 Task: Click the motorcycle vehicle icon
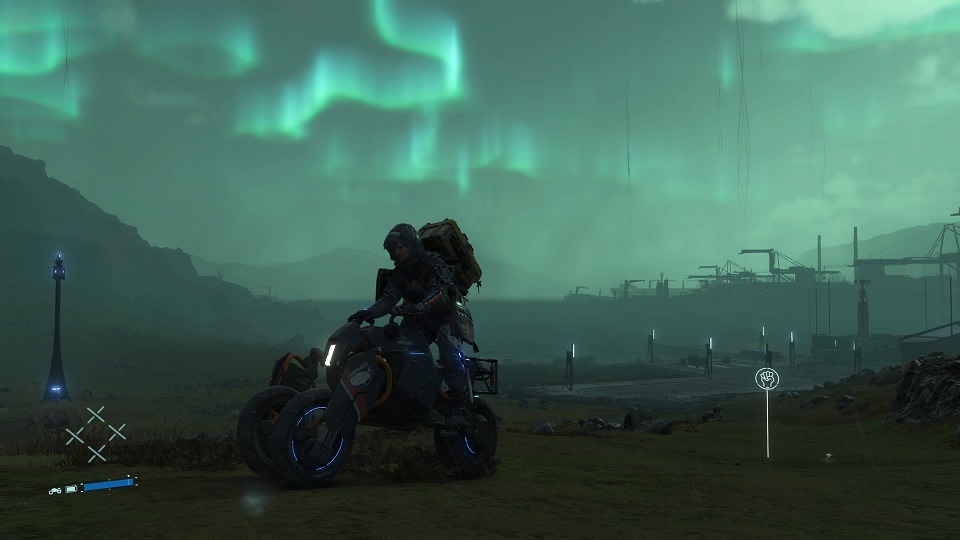tap(57, 489)
